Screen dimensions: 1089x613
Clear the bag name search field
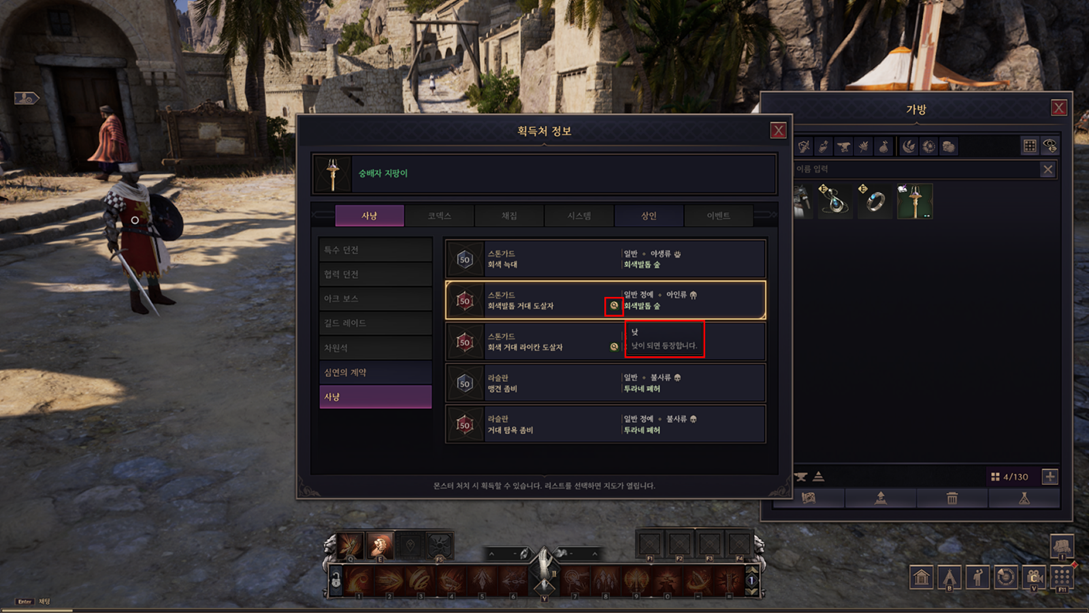[x=1047, y=170]
